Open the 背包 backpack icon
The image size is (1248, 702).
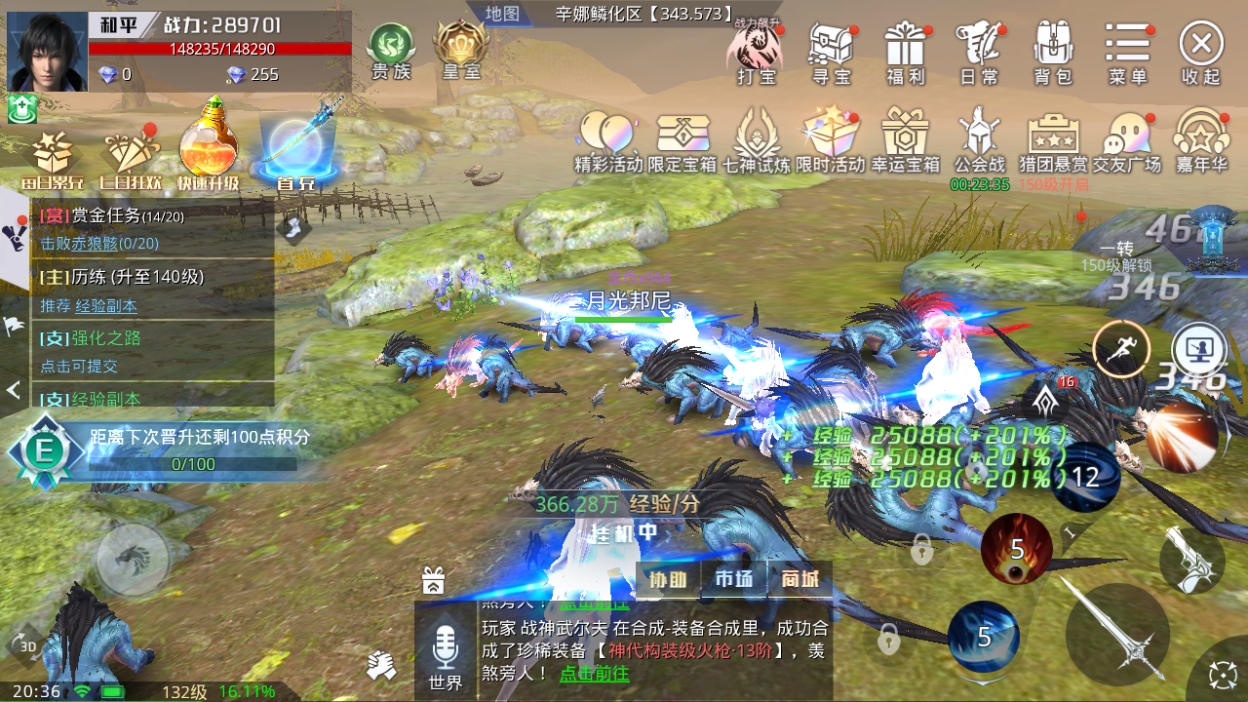coord(1052,52)
